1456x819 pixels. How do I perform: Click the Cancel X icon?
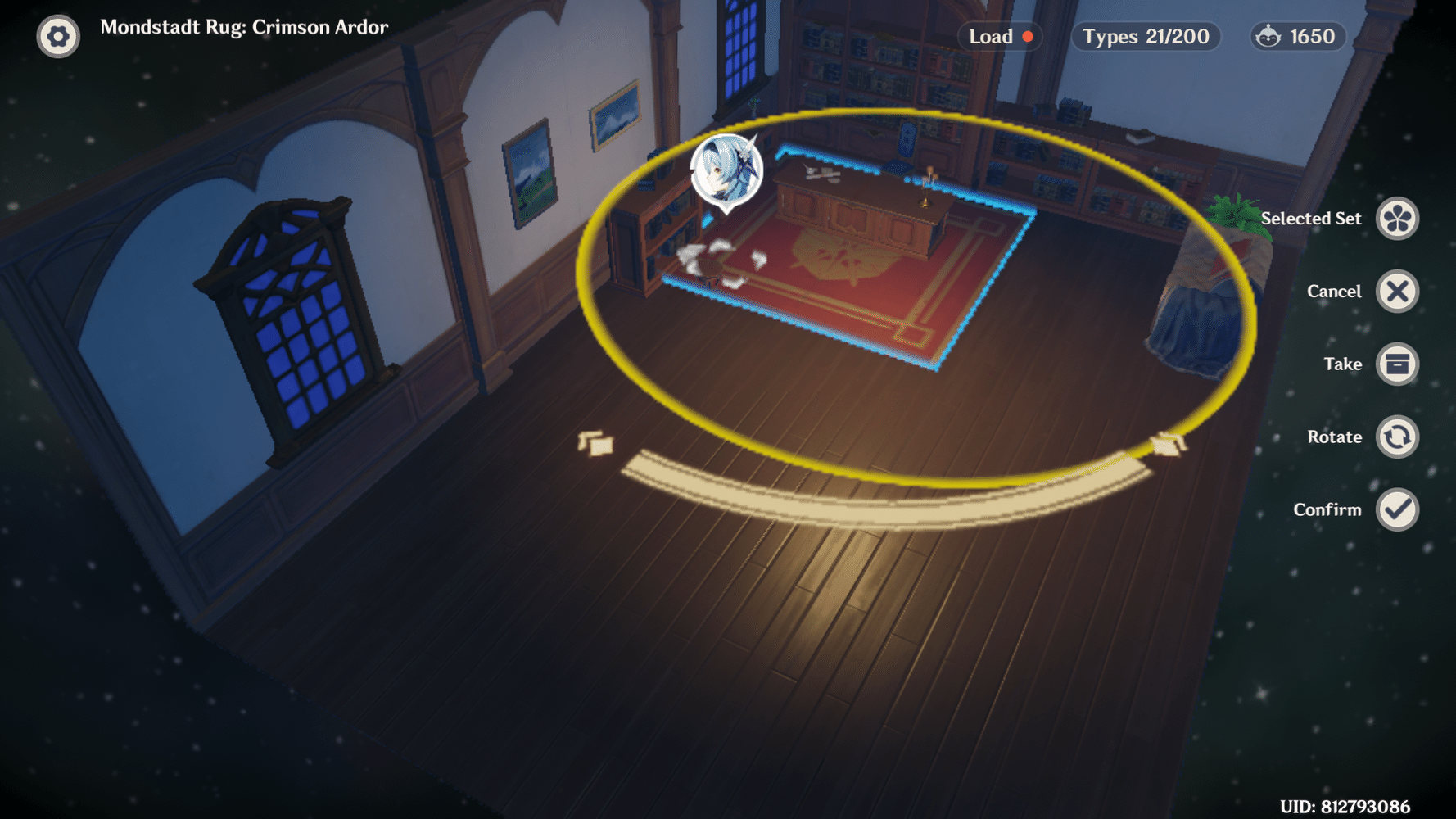click(1398, 291)
